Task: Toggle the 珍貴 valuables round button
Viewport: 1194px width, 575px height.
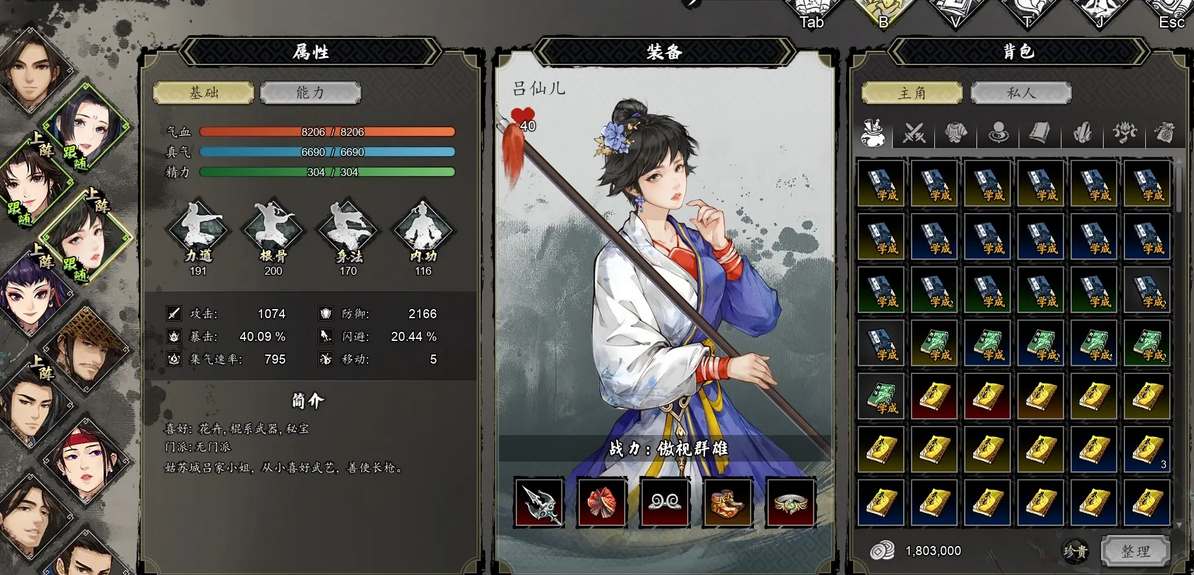Action: pyautogui.click(x=1074, y=550)
